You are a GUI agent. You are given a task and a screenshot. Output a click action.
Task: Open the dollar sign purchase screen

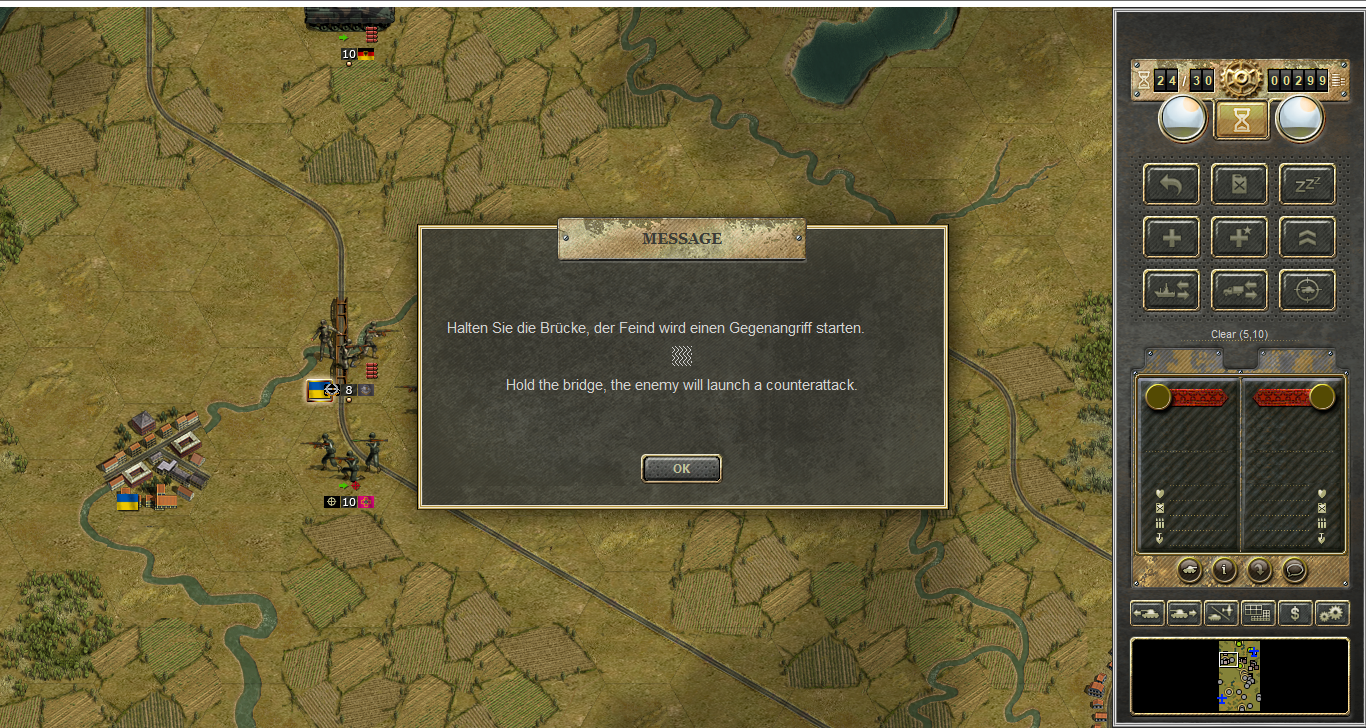1295,613
